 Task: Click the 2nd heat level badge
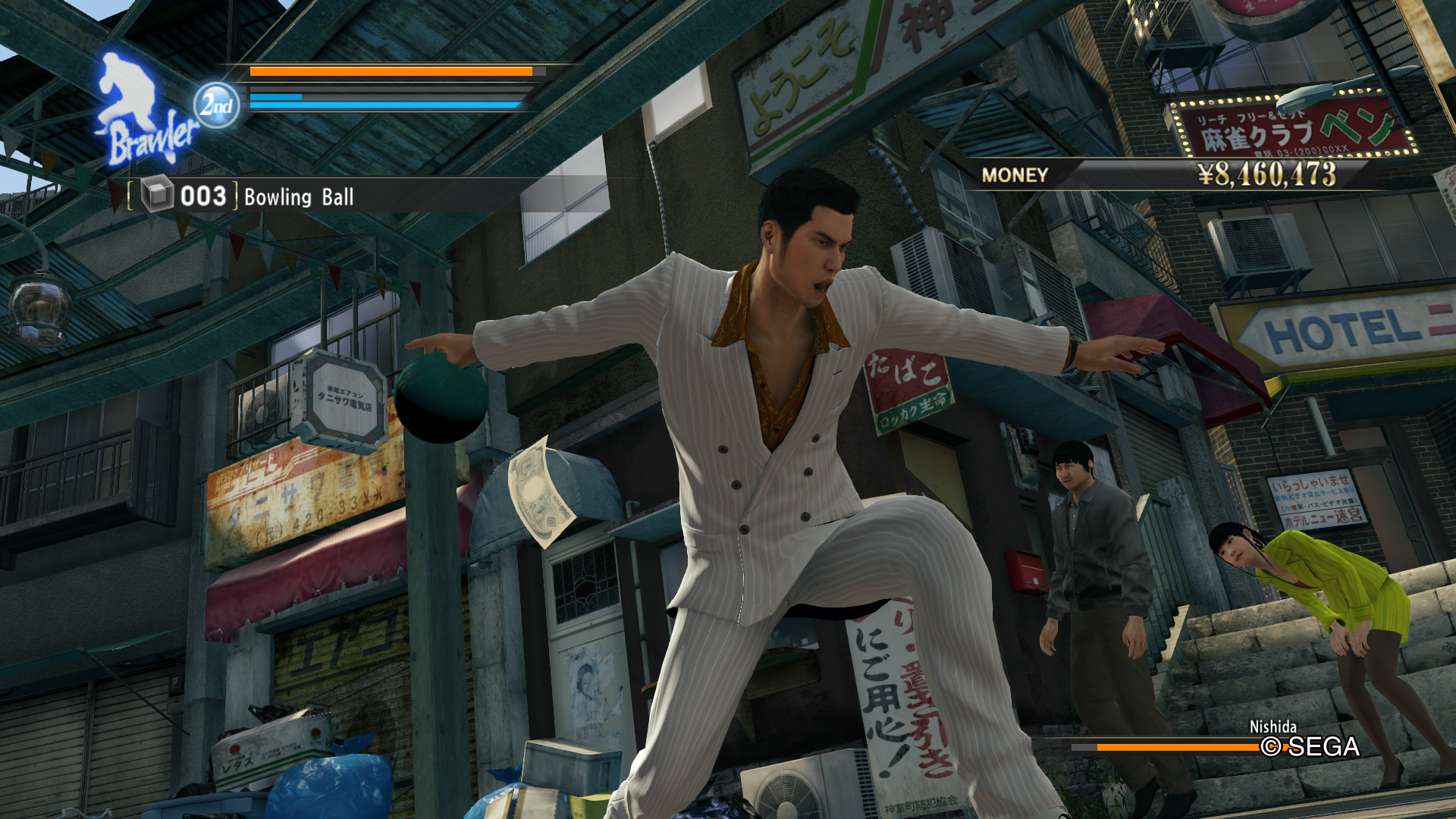click(216, 105)
